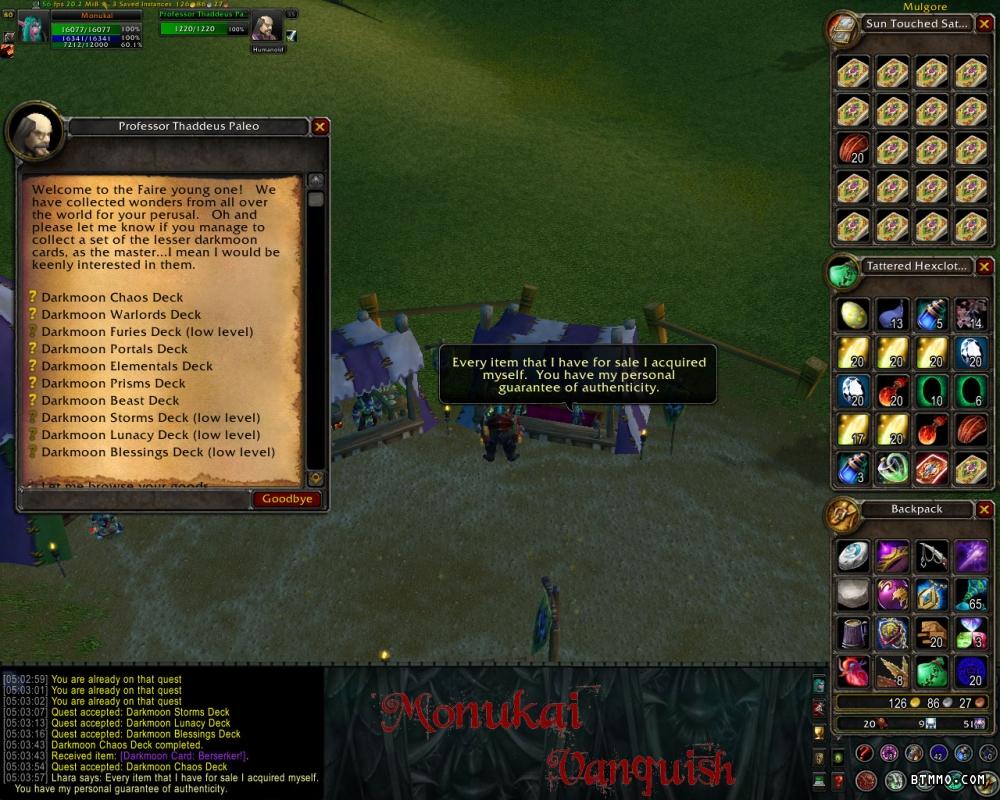Click the Goodbye button in dialog
The width and height of the screenshot is (1000, 800).
(287, 499)
